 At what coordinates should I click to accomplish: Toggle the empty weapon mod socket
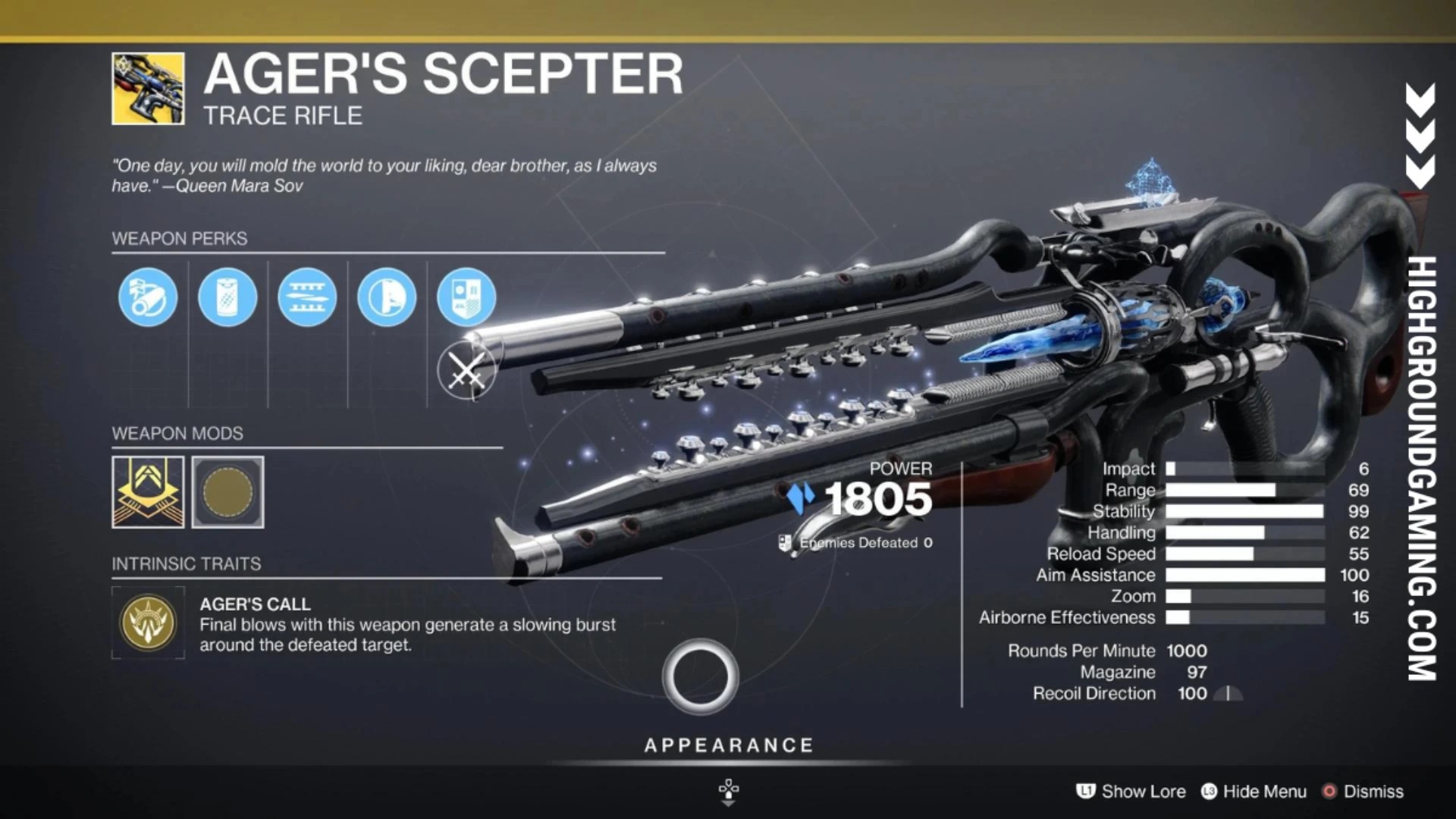[x=227, y=491]
